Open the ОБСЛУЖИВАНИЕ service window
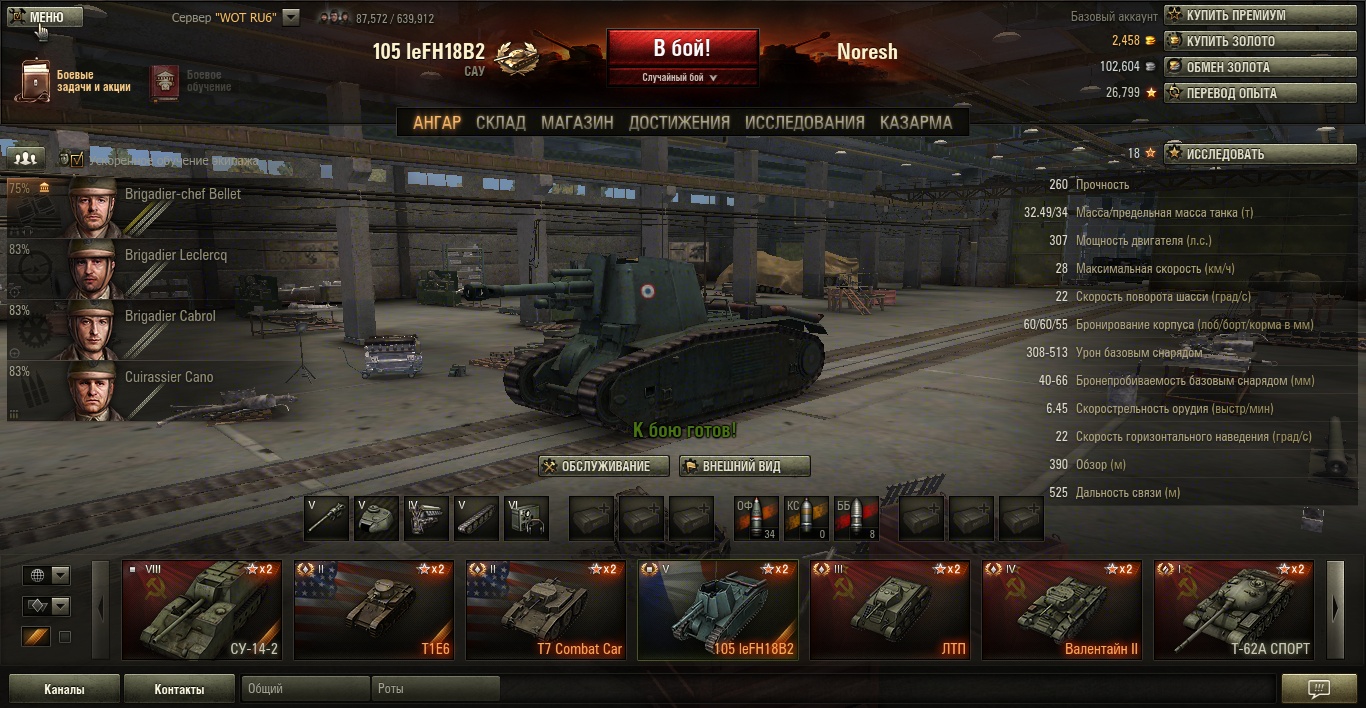The width and height of the screenshot is (1366, 708). [604, 466]
